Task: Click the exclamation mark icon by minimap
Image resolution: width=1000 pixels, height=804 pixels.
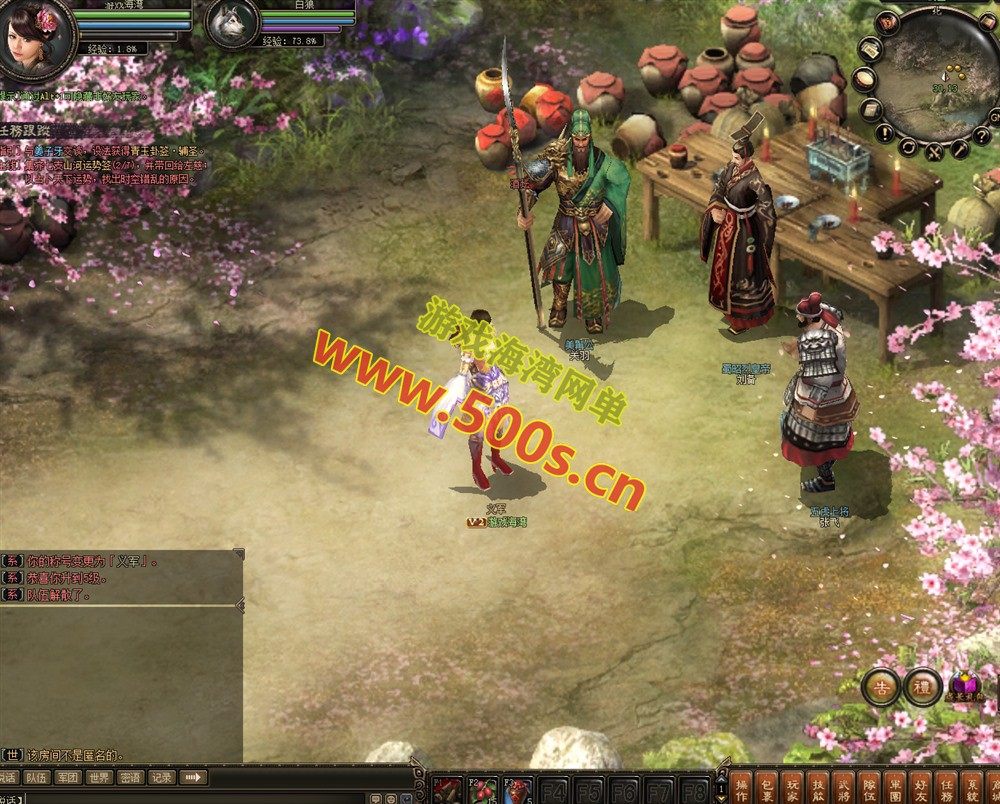Action: coord(884,132)
